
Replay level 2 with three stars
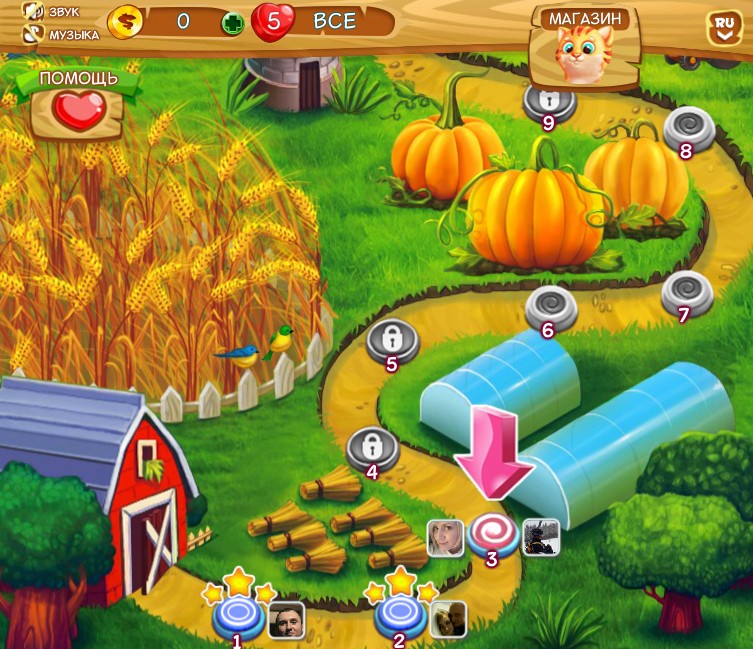tap(399, 615)
